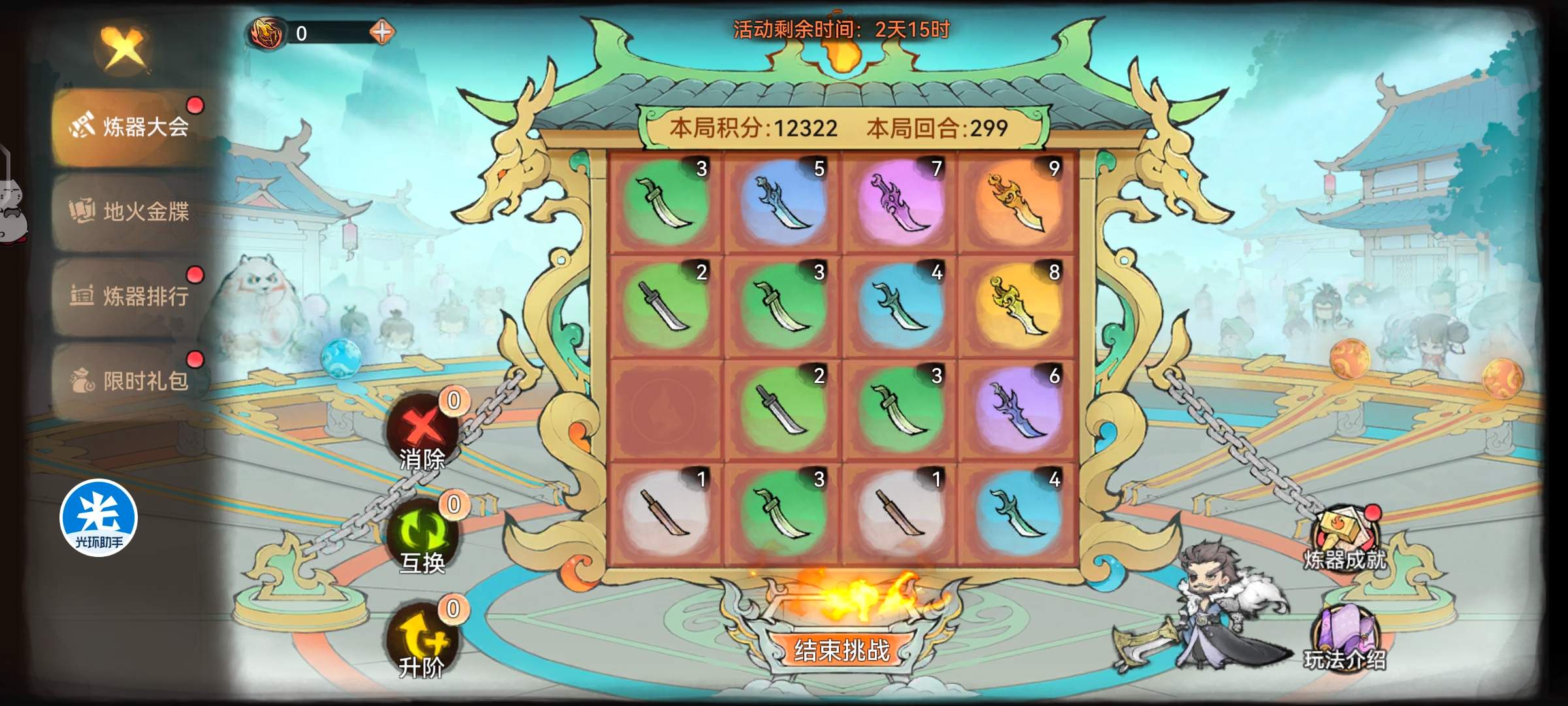Pick the yellow dagger tile numbered 8
This screenshot has width=1568, height=706.
tap(1017, 307)
